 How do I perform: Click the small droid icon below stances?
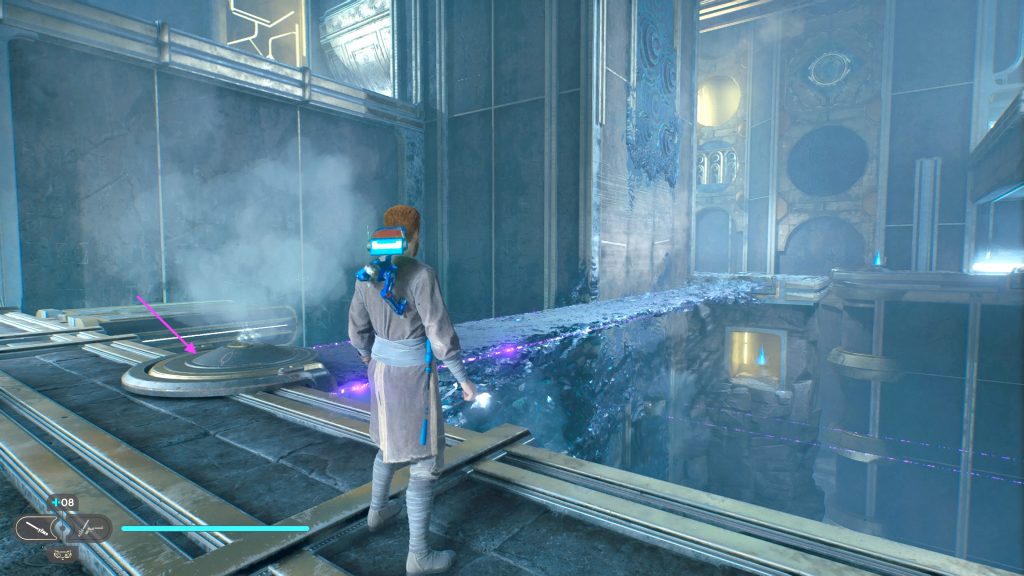tap(61, 552)
